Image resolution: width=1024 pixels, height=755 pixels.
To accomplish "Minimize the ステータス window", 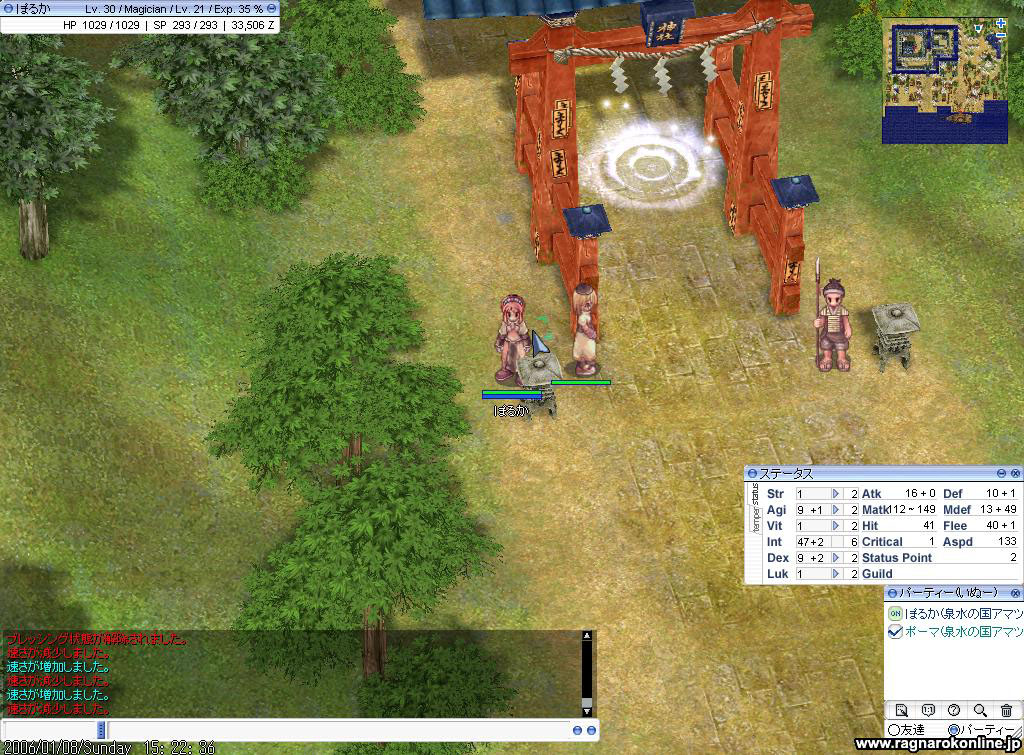I will coord(1001,473).
